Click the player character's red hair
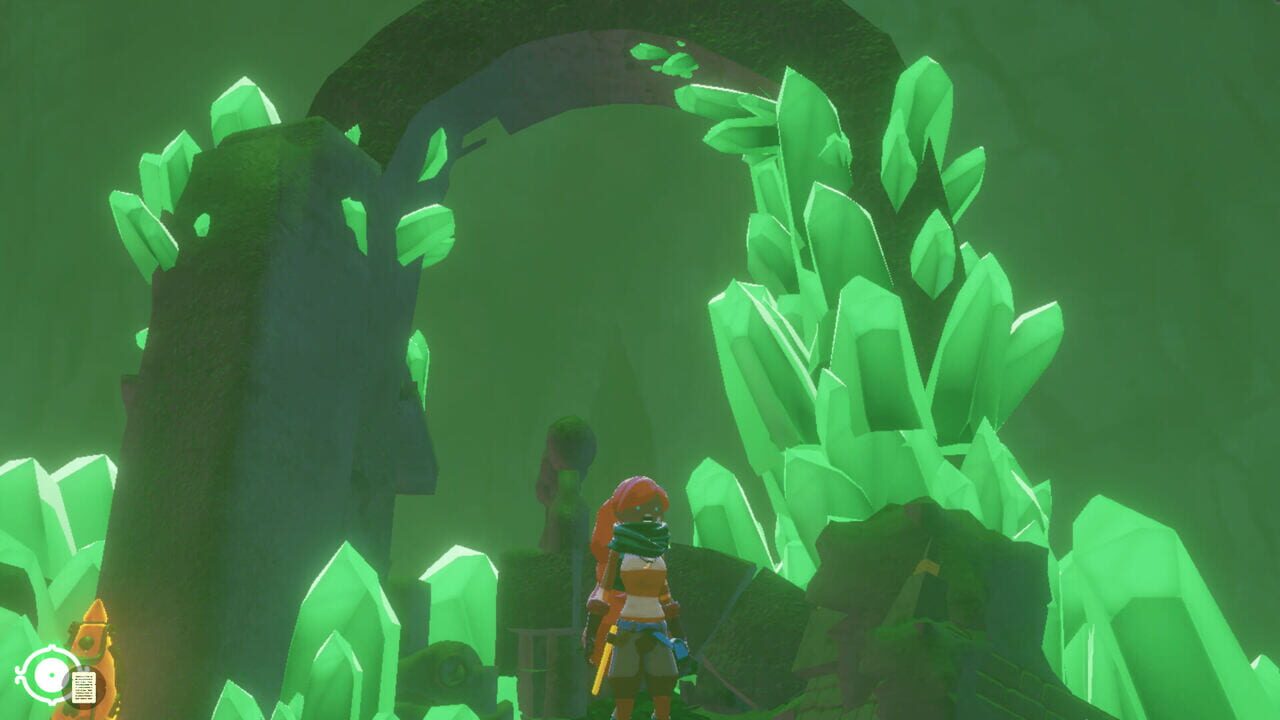This screenshot has width=1280, height=720. 638,495
